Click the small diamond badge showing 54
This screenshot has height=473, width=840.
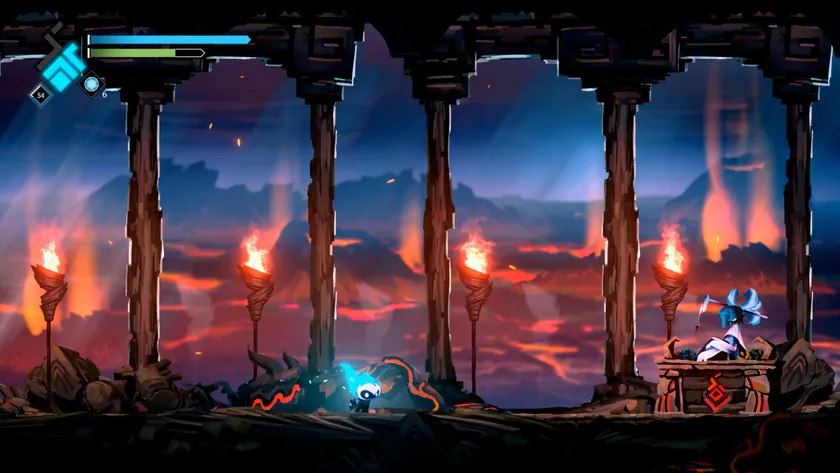40,96
